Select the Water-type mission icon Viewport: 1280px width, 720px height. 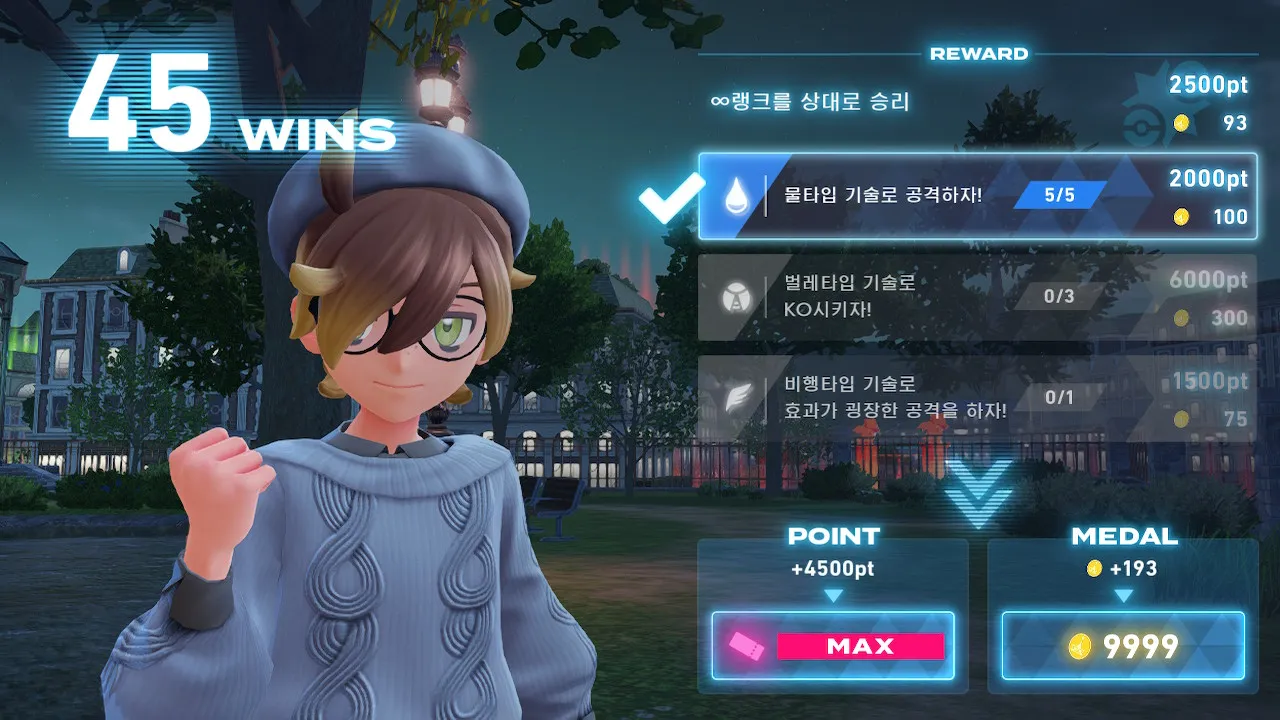point(737,196)
